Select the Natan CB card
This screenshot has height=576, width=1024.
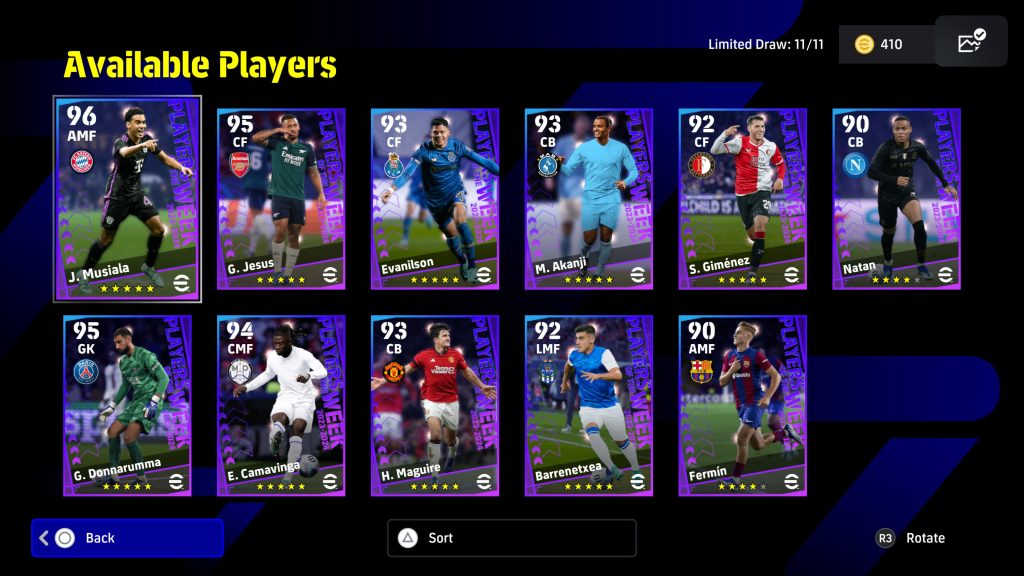897,199
